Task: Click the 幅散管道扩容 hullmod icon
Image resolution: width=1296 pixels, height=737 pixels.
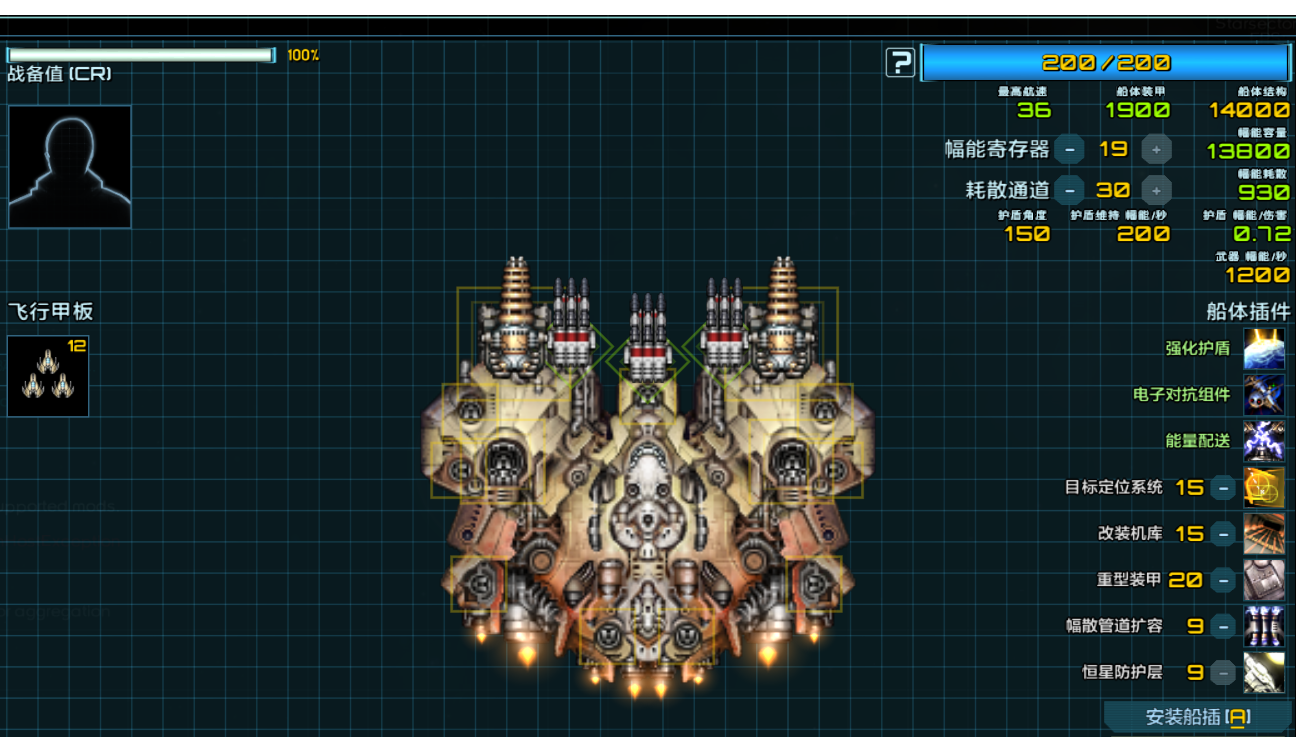Action: 1264,625
